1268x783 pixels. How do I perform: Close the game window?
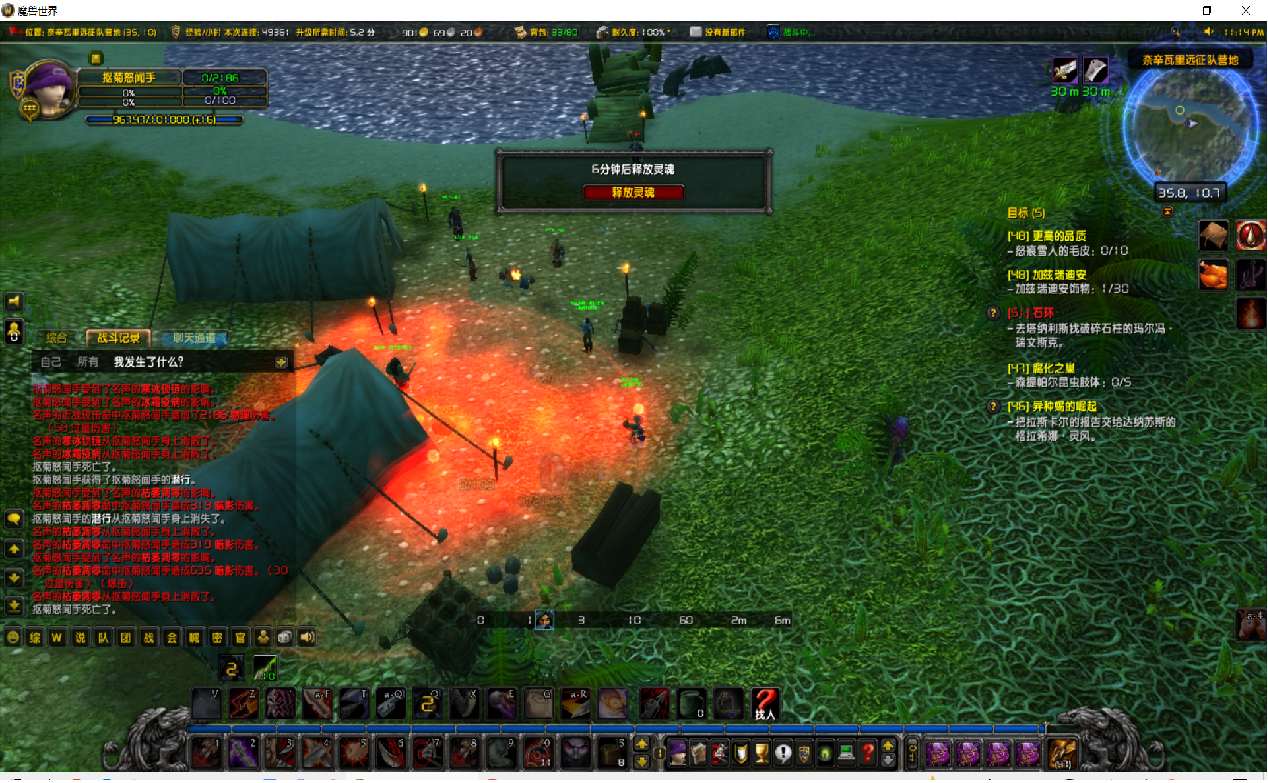coord(1246,10)
